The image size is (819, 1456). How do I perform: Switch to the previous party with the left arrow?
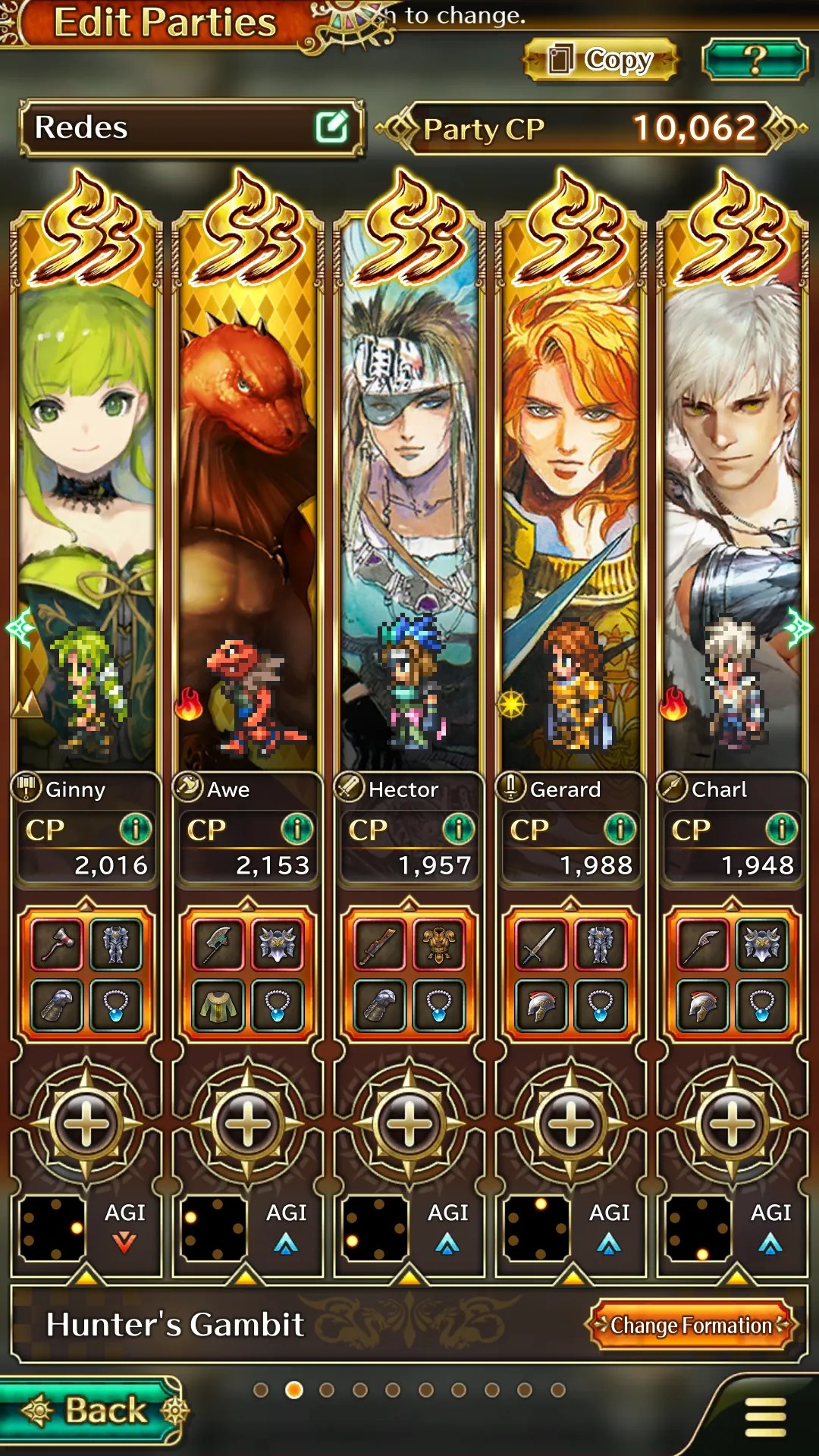tap(18, 628)
